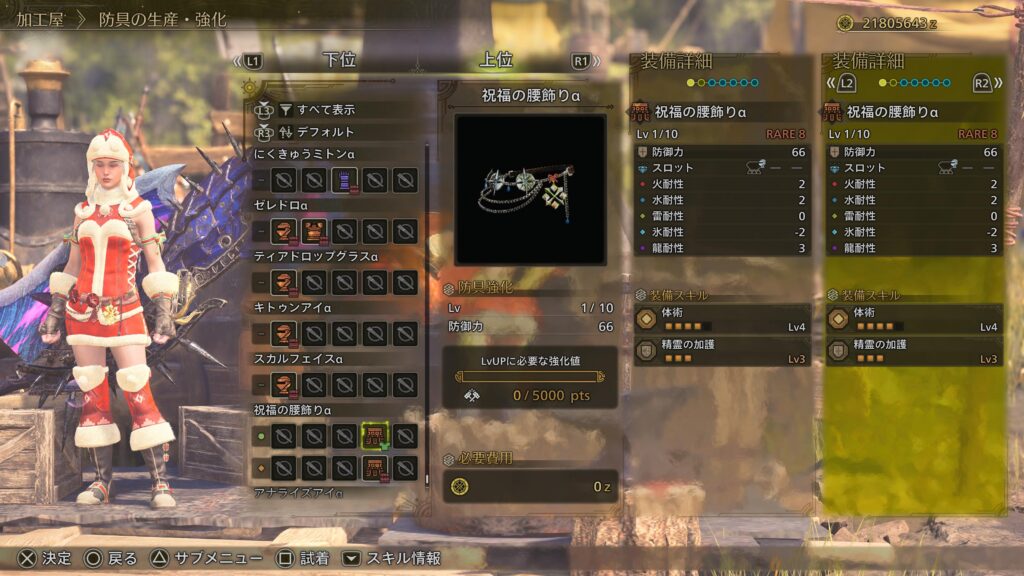Select the ゼレドロα helmet slot

pyautogui.click(x=284, y=232)
